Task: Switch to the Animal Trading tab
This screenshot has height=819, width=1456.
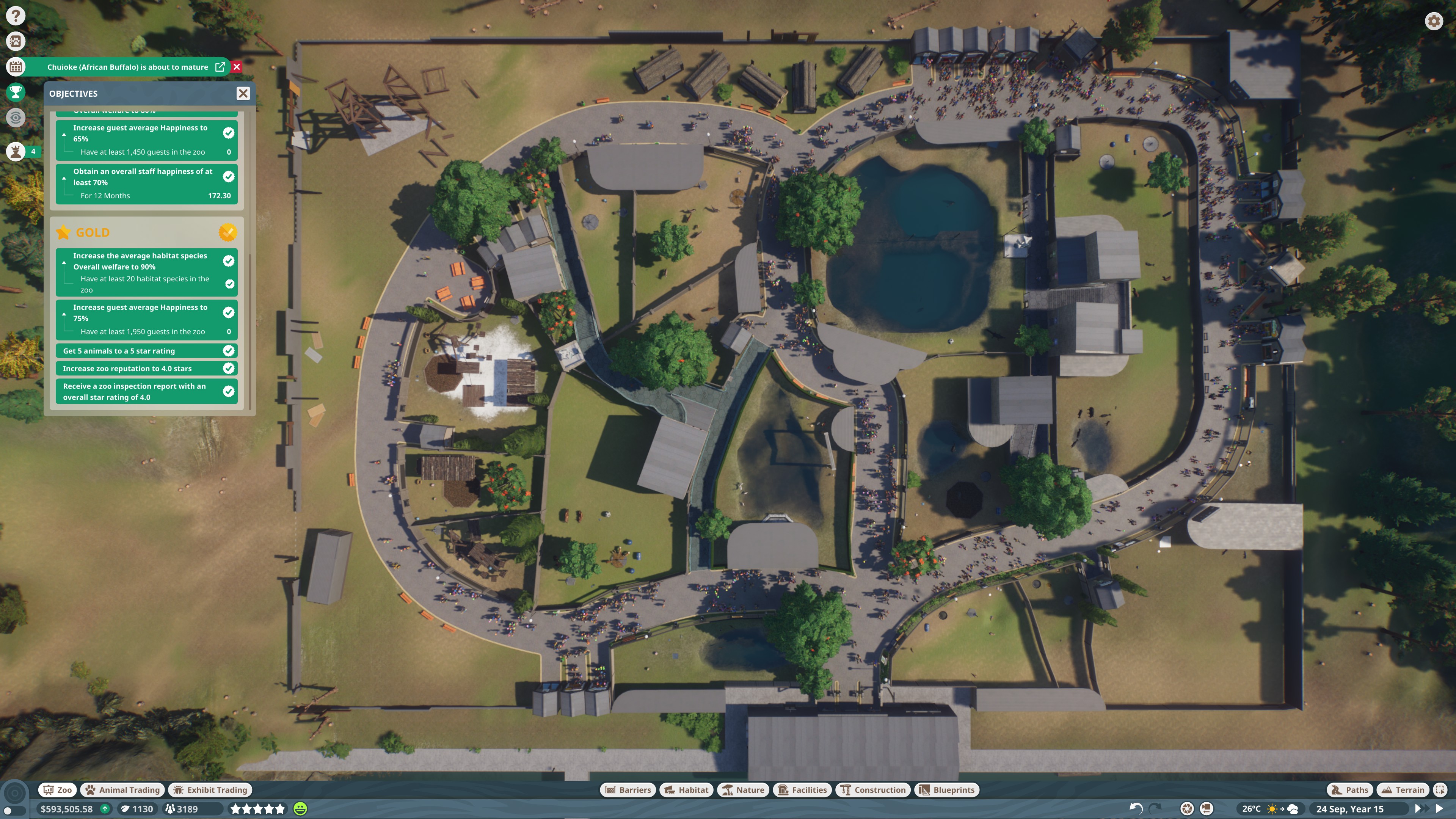Action: pos(122,789)
